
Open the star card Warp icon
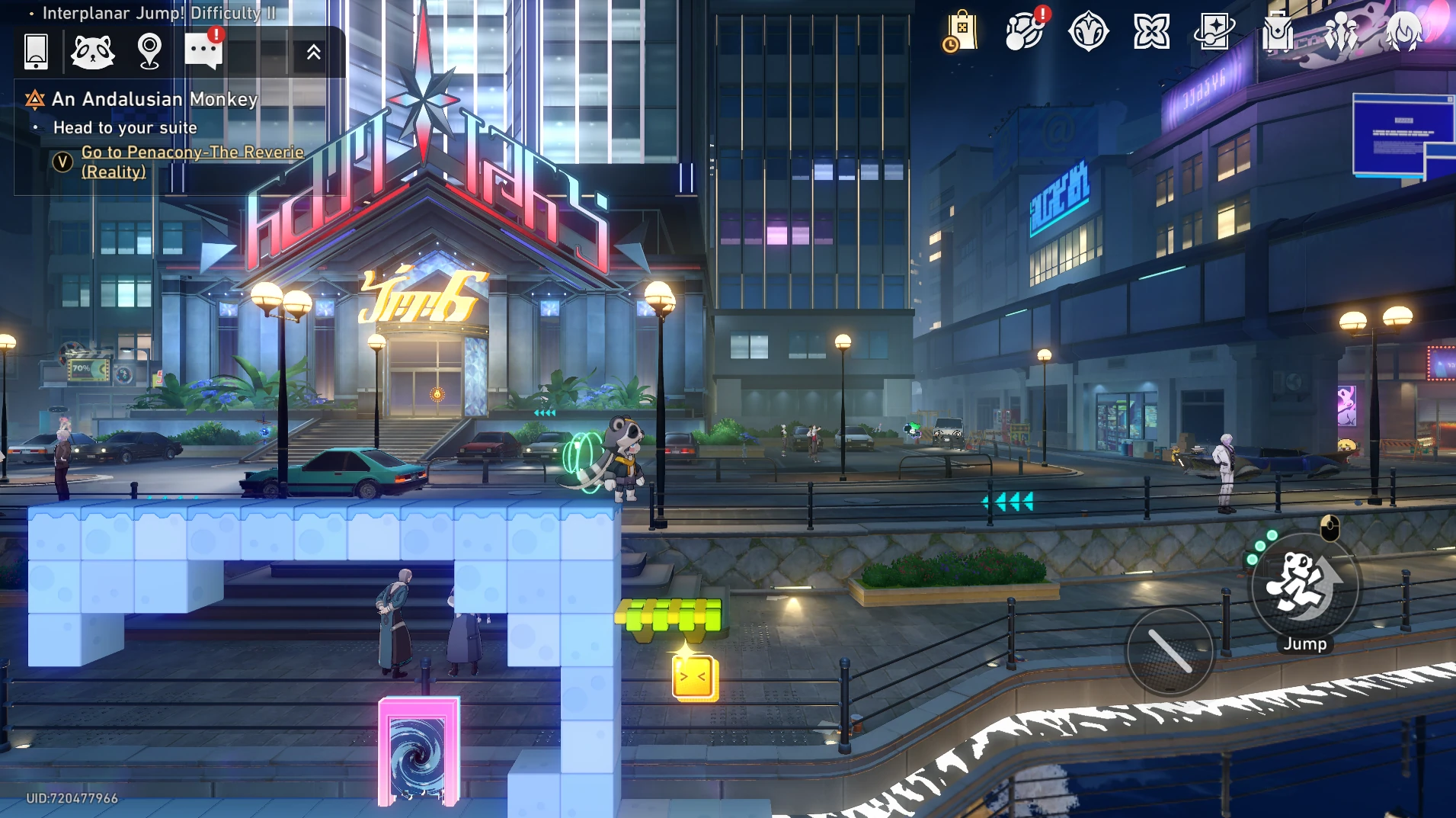(x=1214, y=32)
